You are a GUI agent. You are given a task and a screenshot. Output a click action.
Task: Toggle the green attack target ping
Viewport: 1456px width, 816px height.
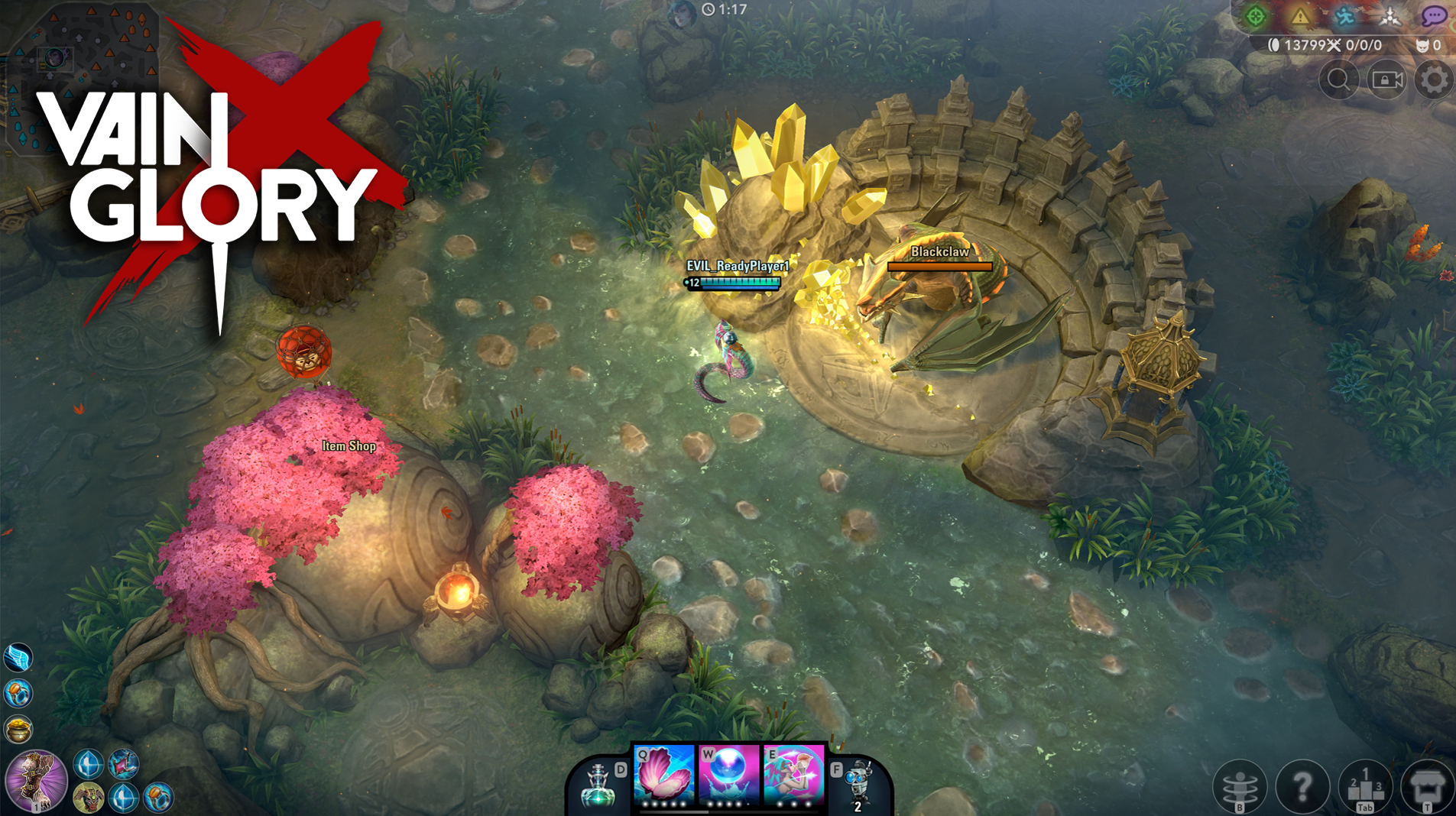[x=1257, y=17]
